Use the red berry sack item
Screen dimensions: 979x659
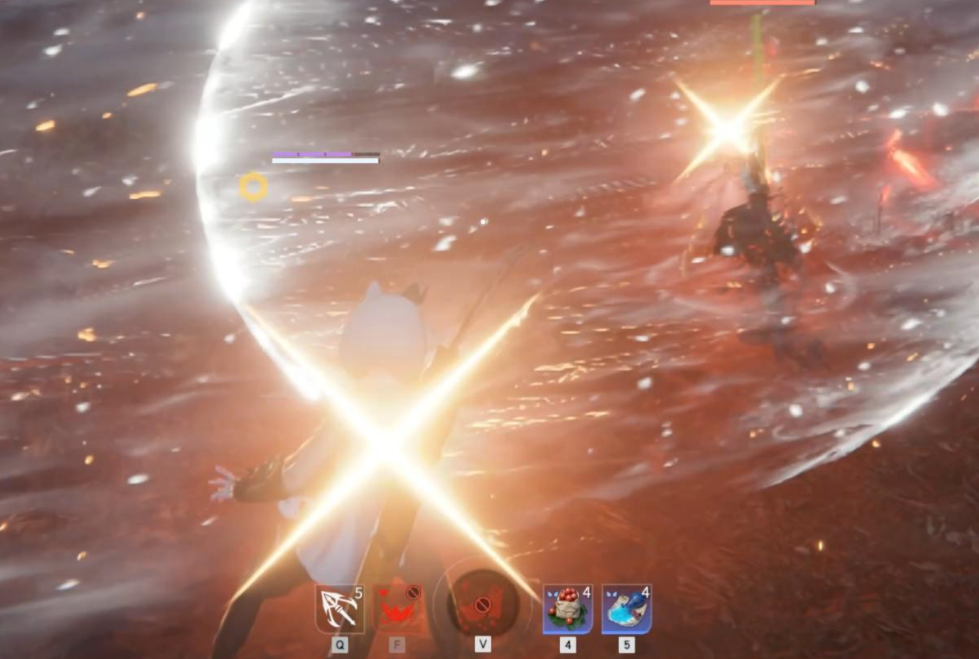click(x=568, y=609)
